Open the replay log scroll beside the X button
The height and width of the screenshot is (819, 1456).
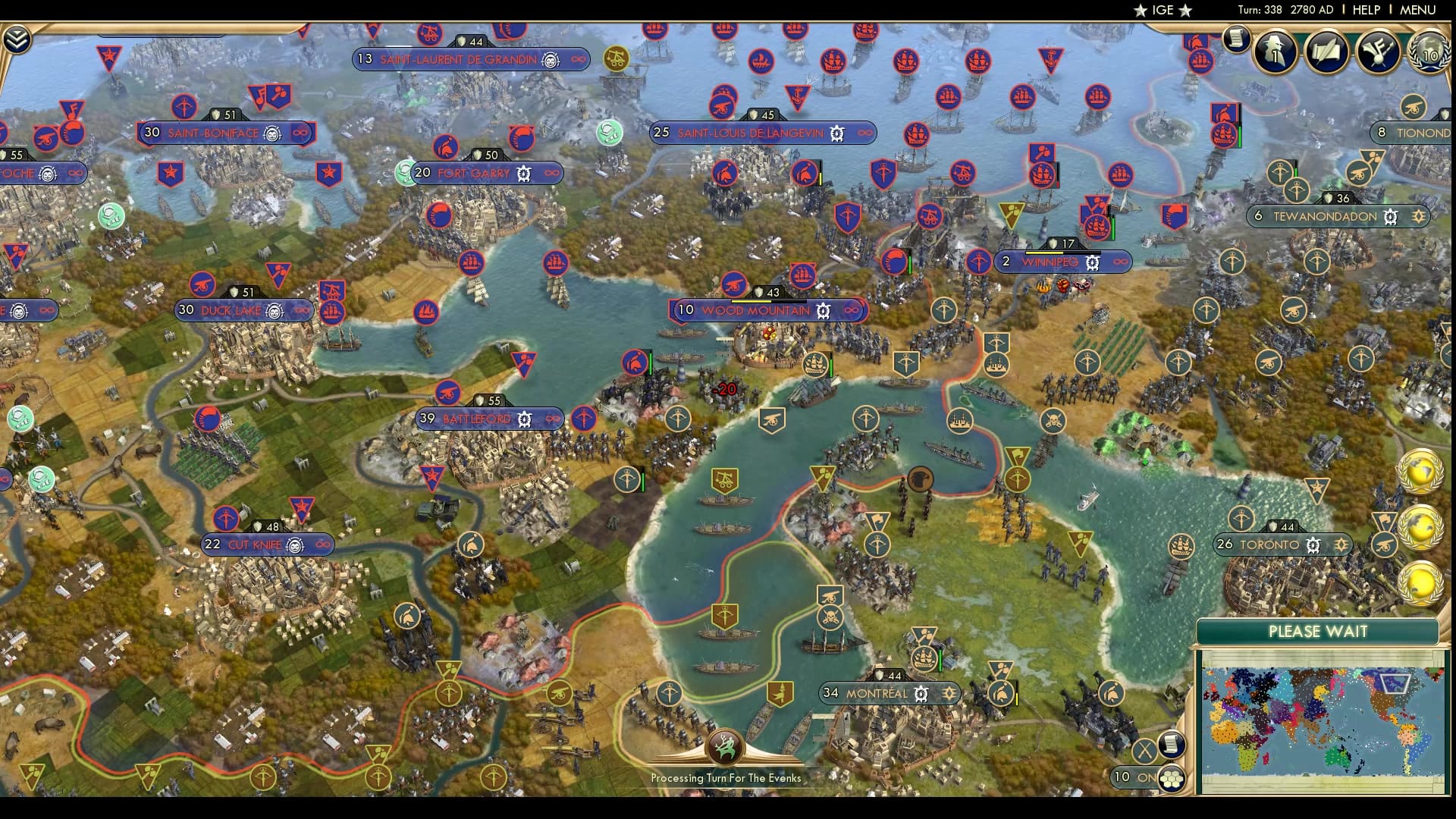pyautogui.click(x=1172, y=745)
